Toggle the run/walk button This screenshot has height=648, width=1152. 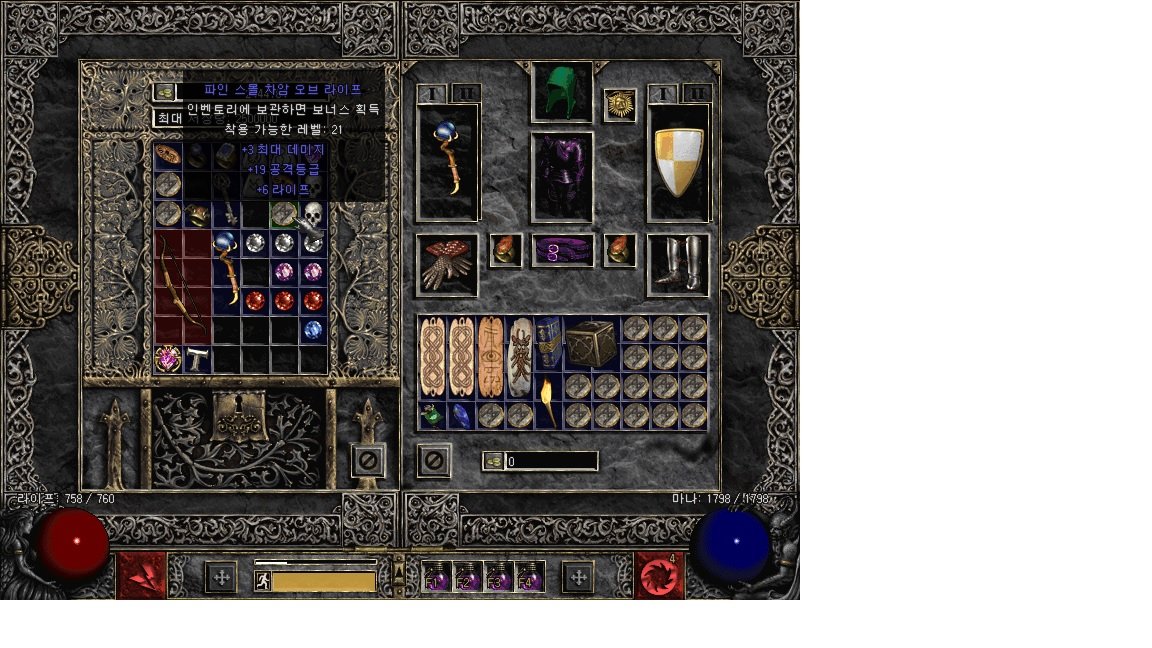(263, 581)
